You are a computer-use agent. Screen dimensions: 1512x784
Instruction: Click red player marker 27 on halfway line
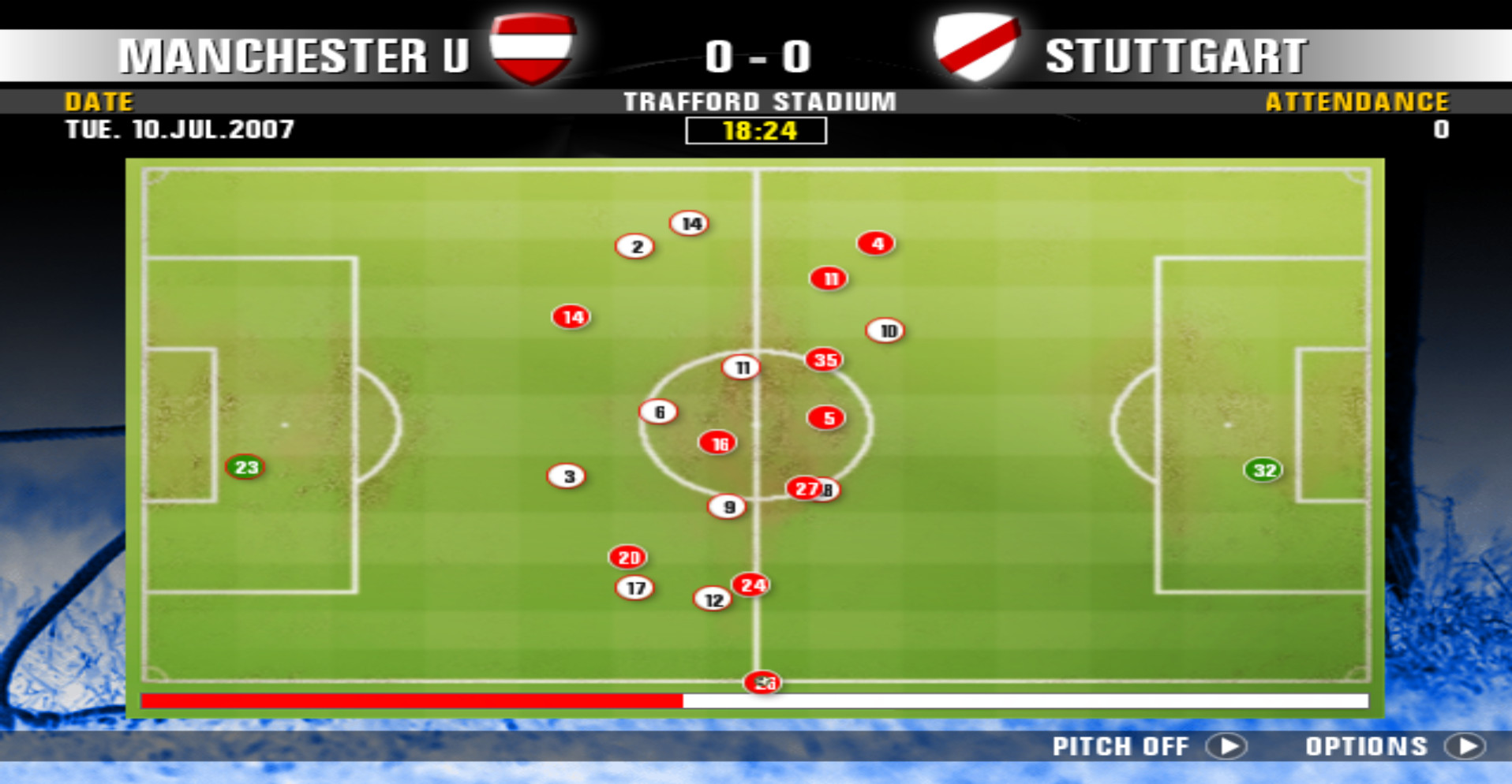(x=805, y=488)
